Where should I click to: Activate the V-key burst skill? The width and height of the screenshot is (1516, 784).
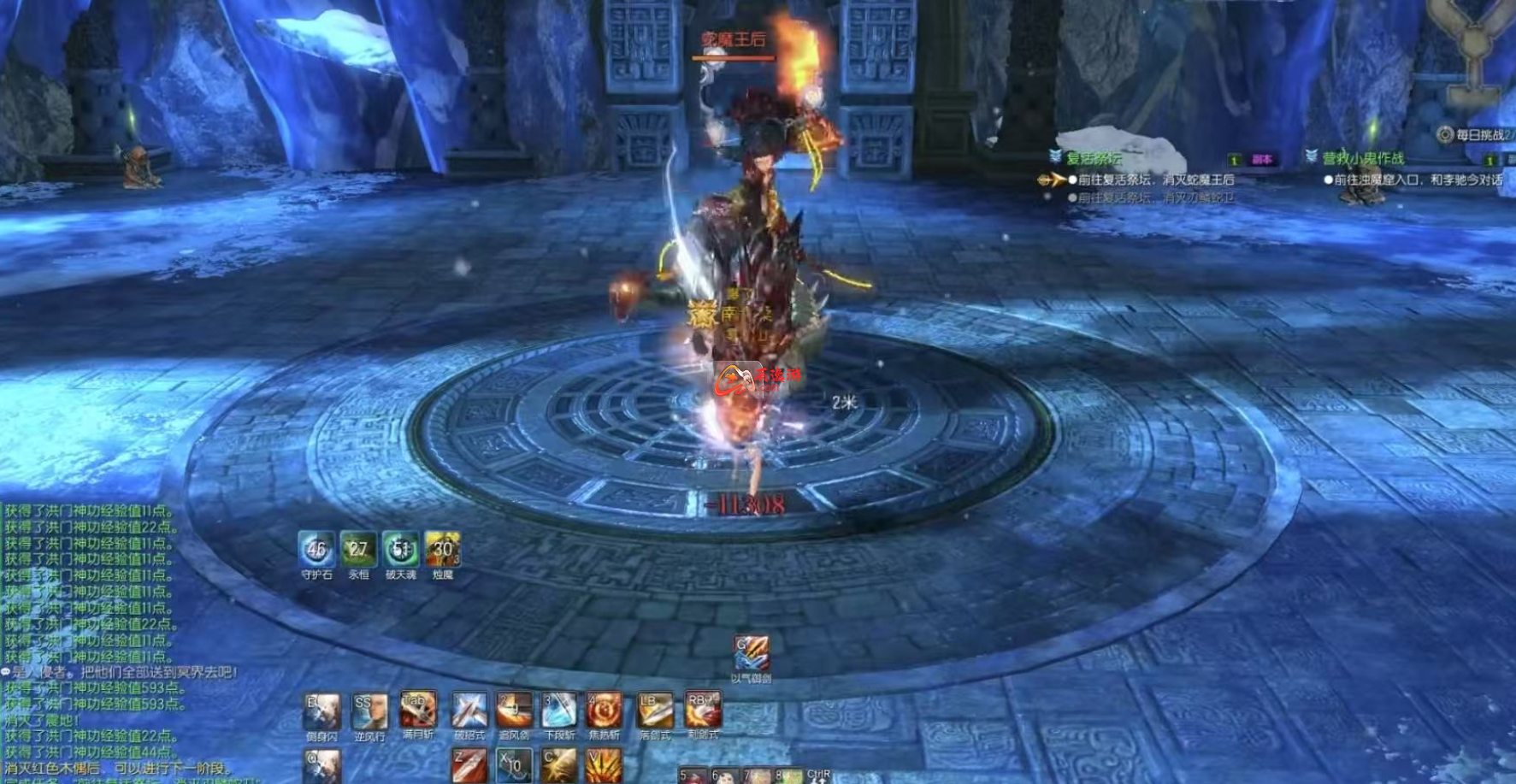[x=605, y=766]
